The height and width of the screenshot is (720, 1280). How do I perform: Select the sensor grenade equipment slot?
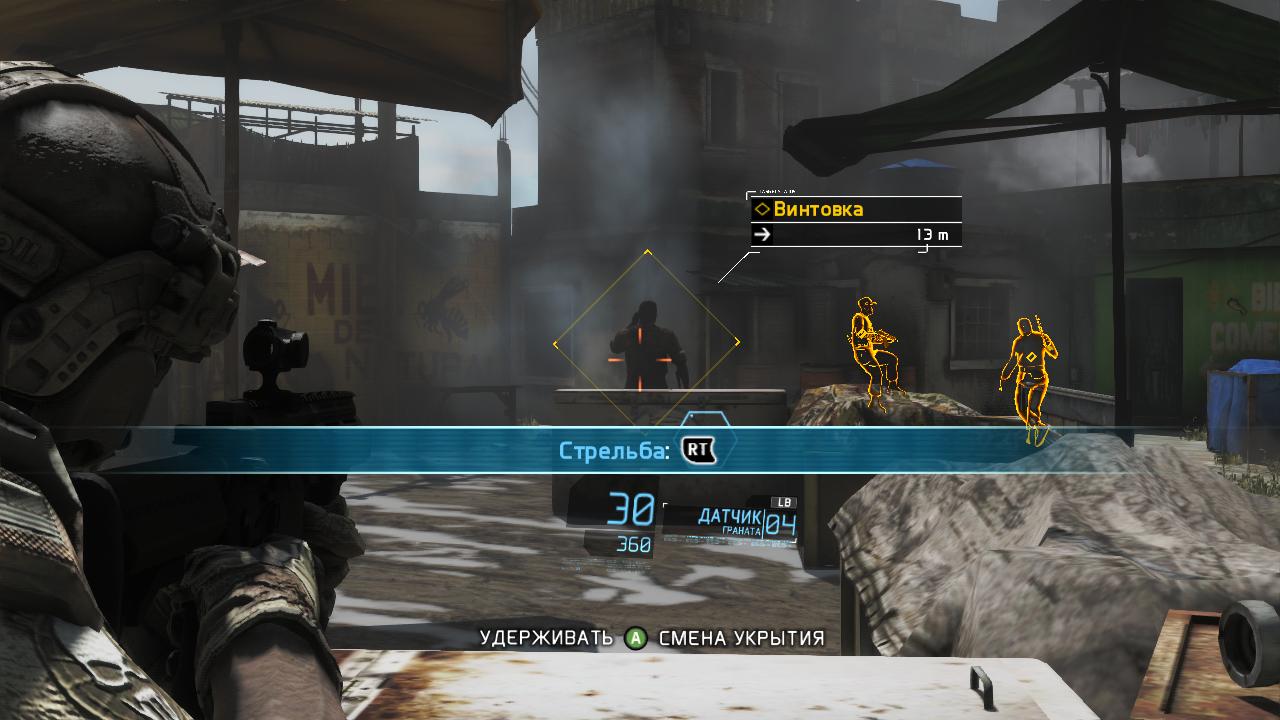(730, 522)
